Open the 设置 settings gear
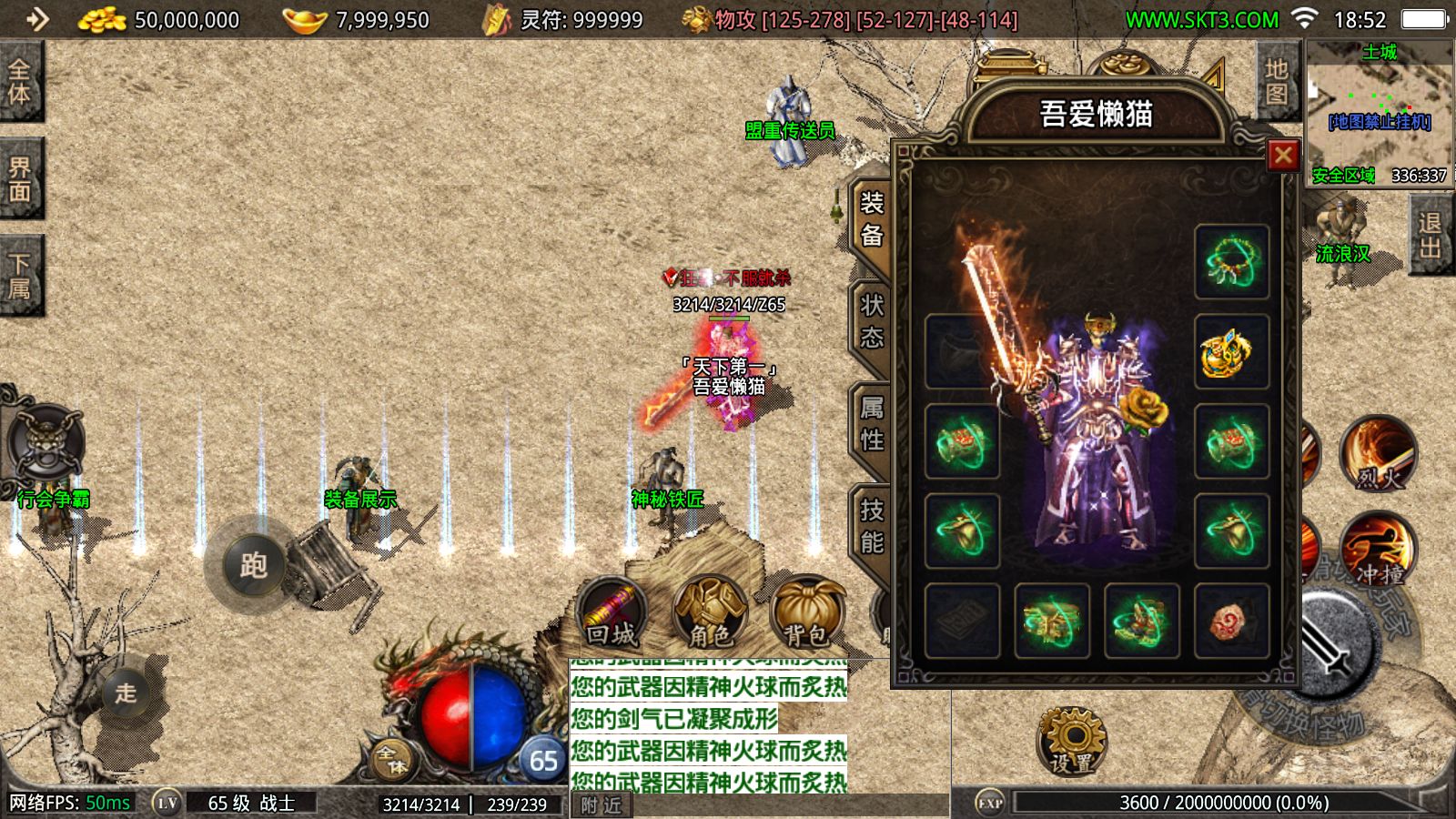This screenshot has width=1456, height=819. tap(1072, 741)
